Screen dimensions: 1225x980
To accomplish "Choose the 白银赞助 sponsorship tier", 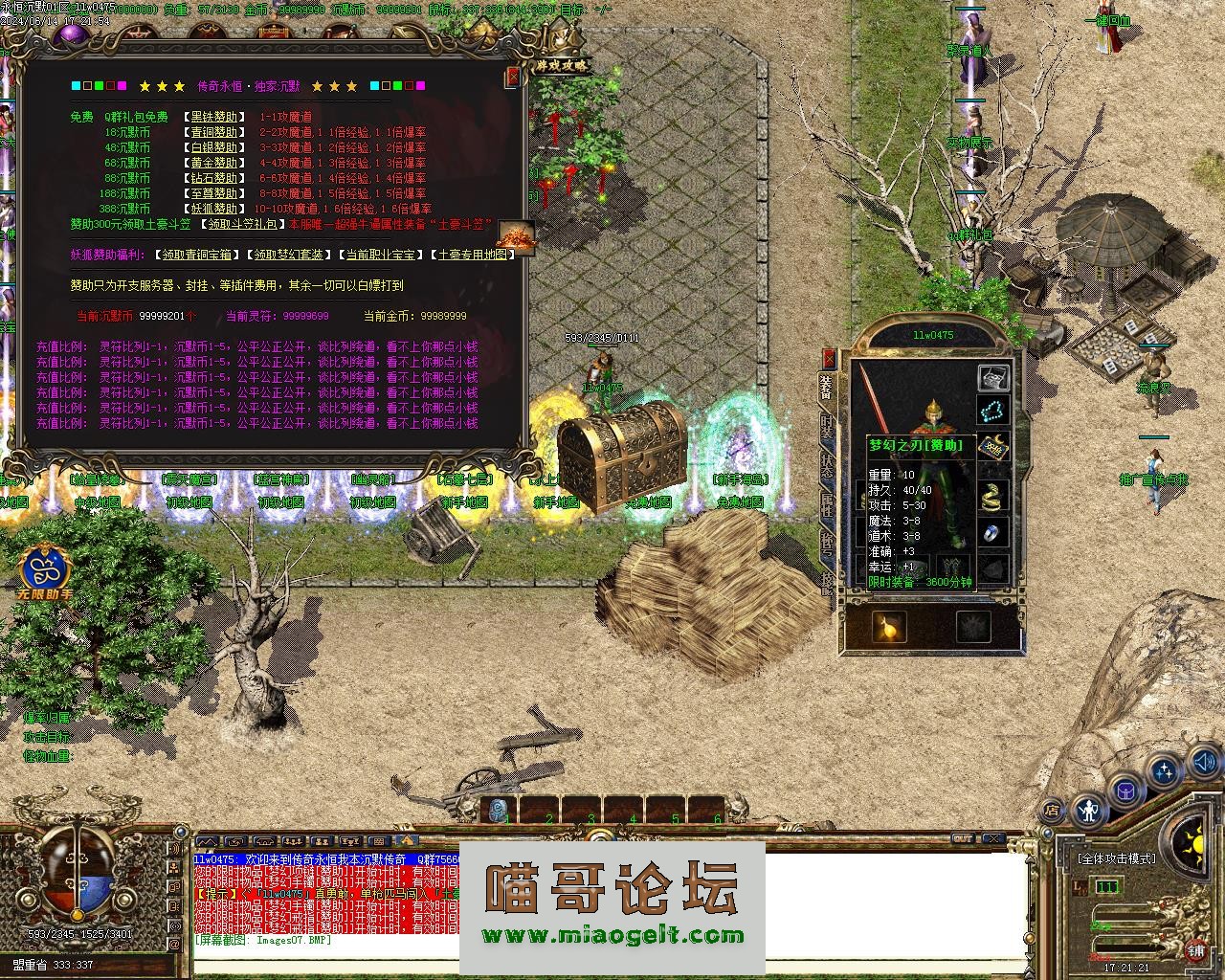I will (x=213, y=147).
